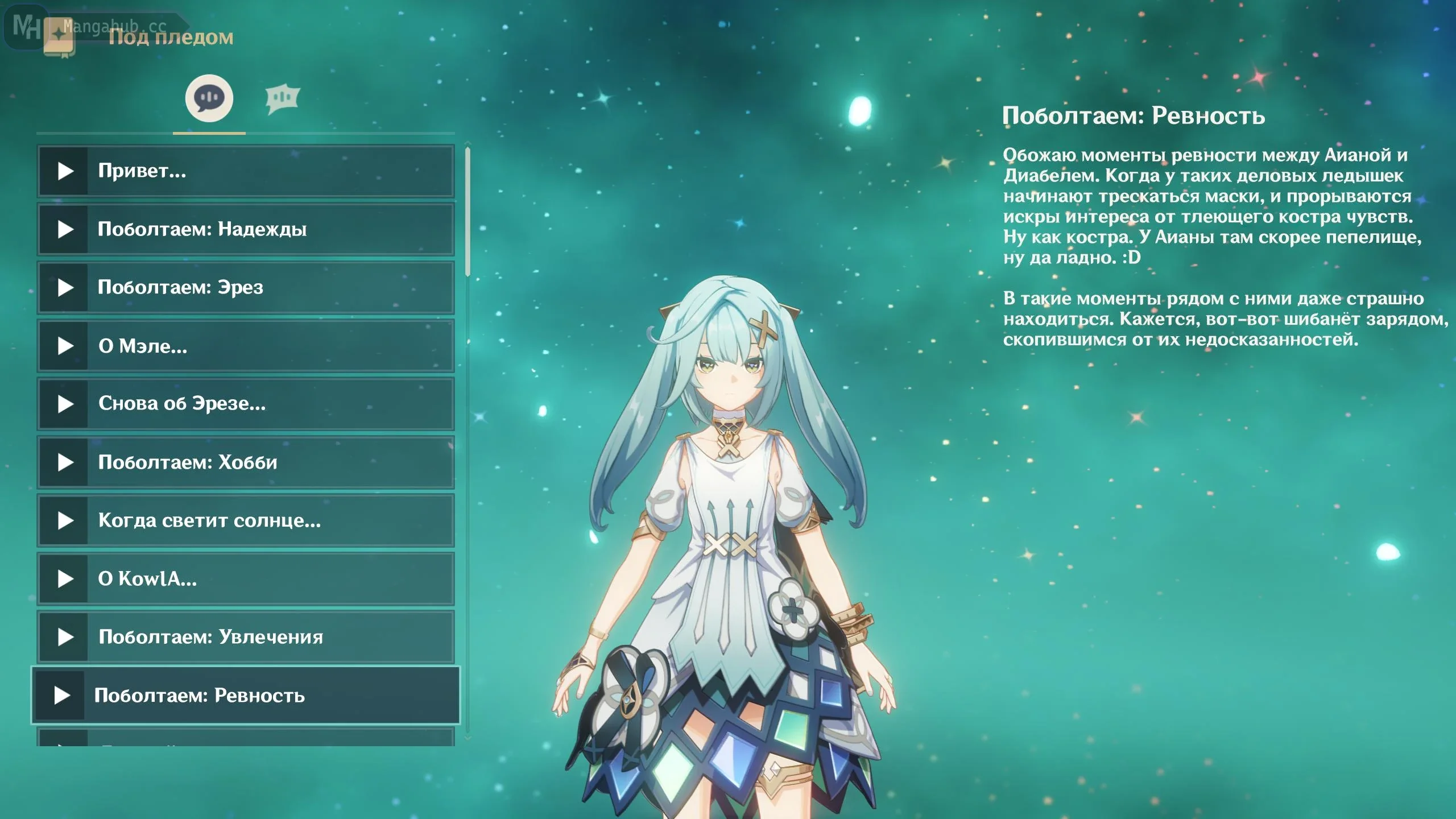The image size is (1456, 819).
Task: Play "Поболтаем: Увлечения" voice line
Action: click(x=246, y=637)
